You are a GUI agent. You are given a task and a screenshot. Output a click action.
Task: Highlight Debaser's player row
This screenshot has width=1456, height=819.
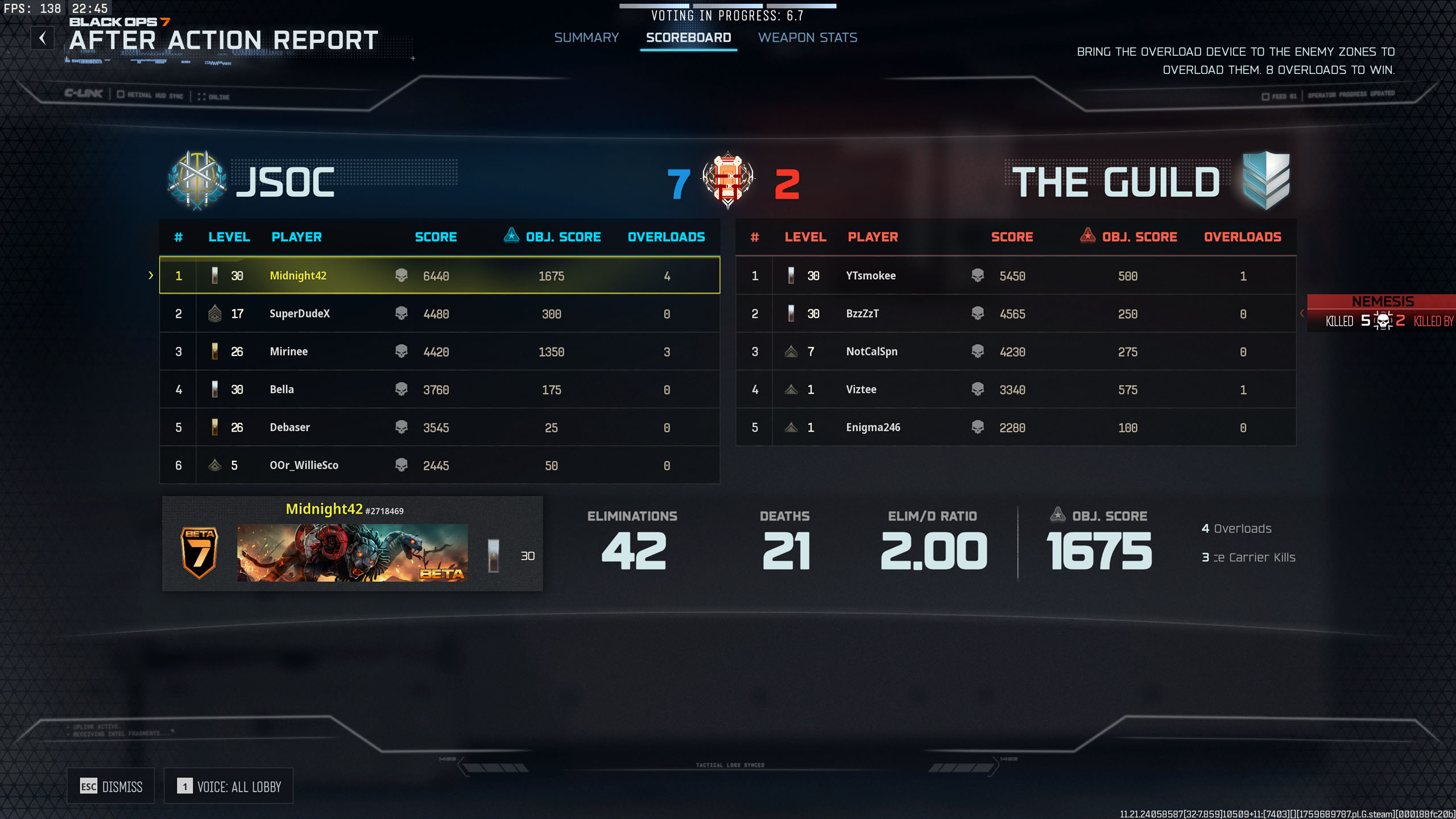tap(439, 427)
